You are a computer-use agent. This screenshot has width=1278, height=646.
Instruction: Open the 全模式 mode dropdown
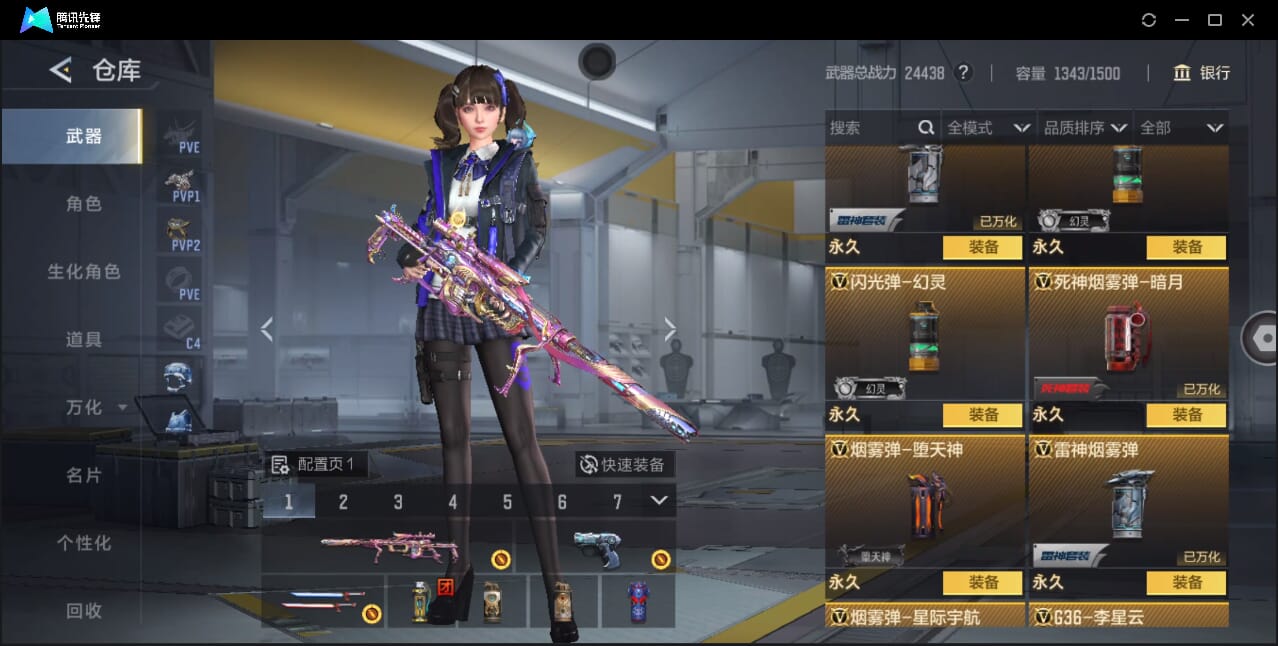(x=988, y=128)
